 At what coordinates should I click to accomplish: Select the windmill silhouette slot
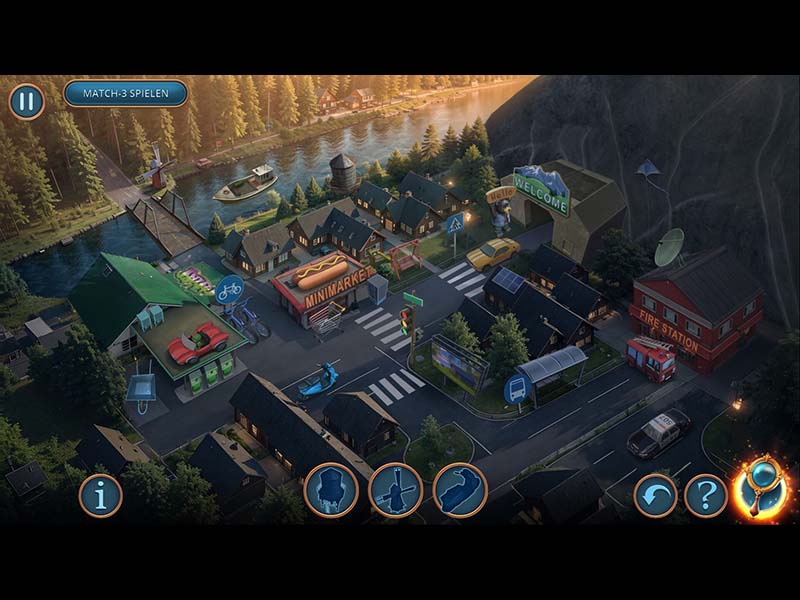click(395, 490)
